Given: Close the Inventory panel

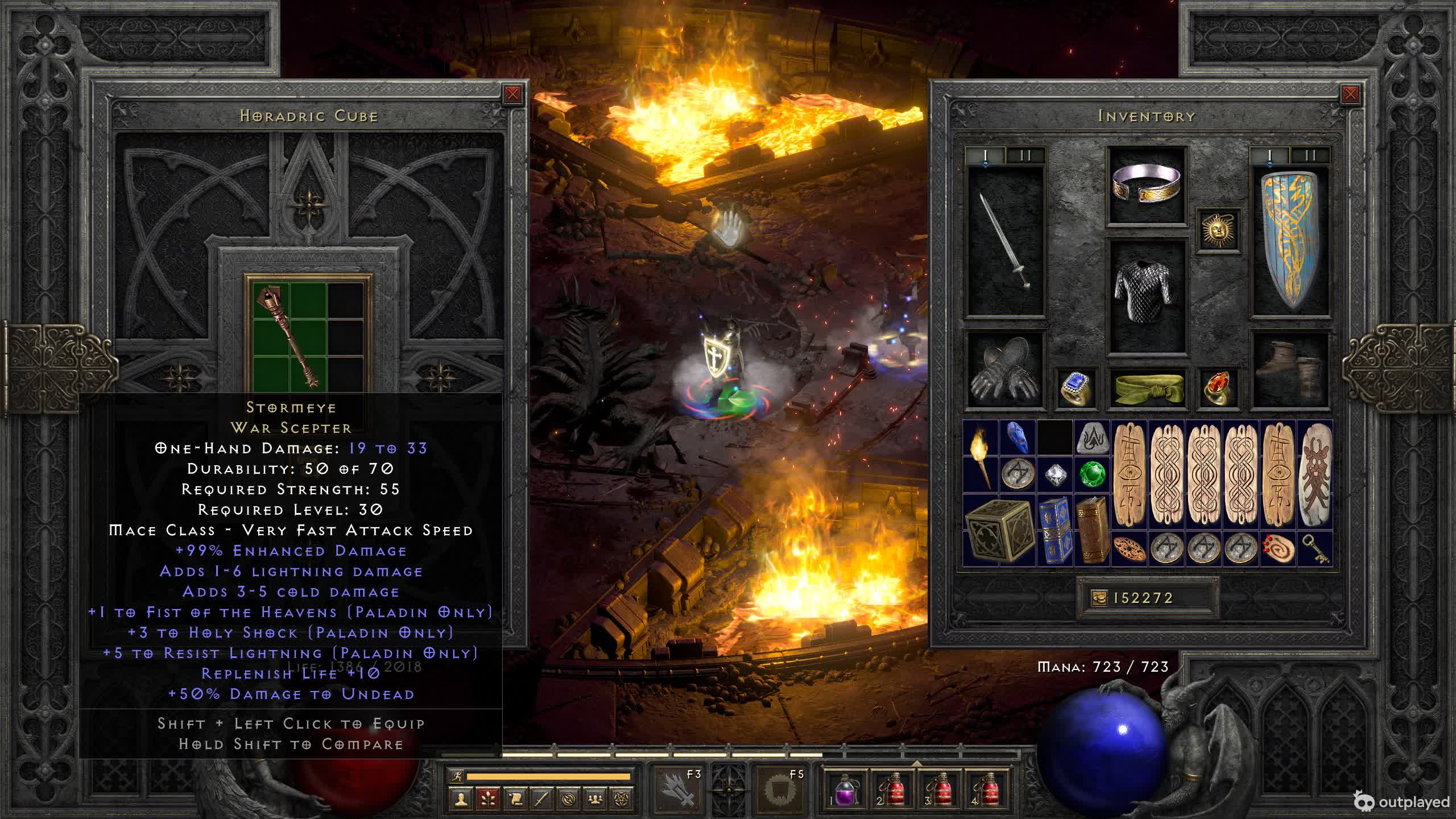Looking at the screenshot, I should click(x=1350, y=94).
